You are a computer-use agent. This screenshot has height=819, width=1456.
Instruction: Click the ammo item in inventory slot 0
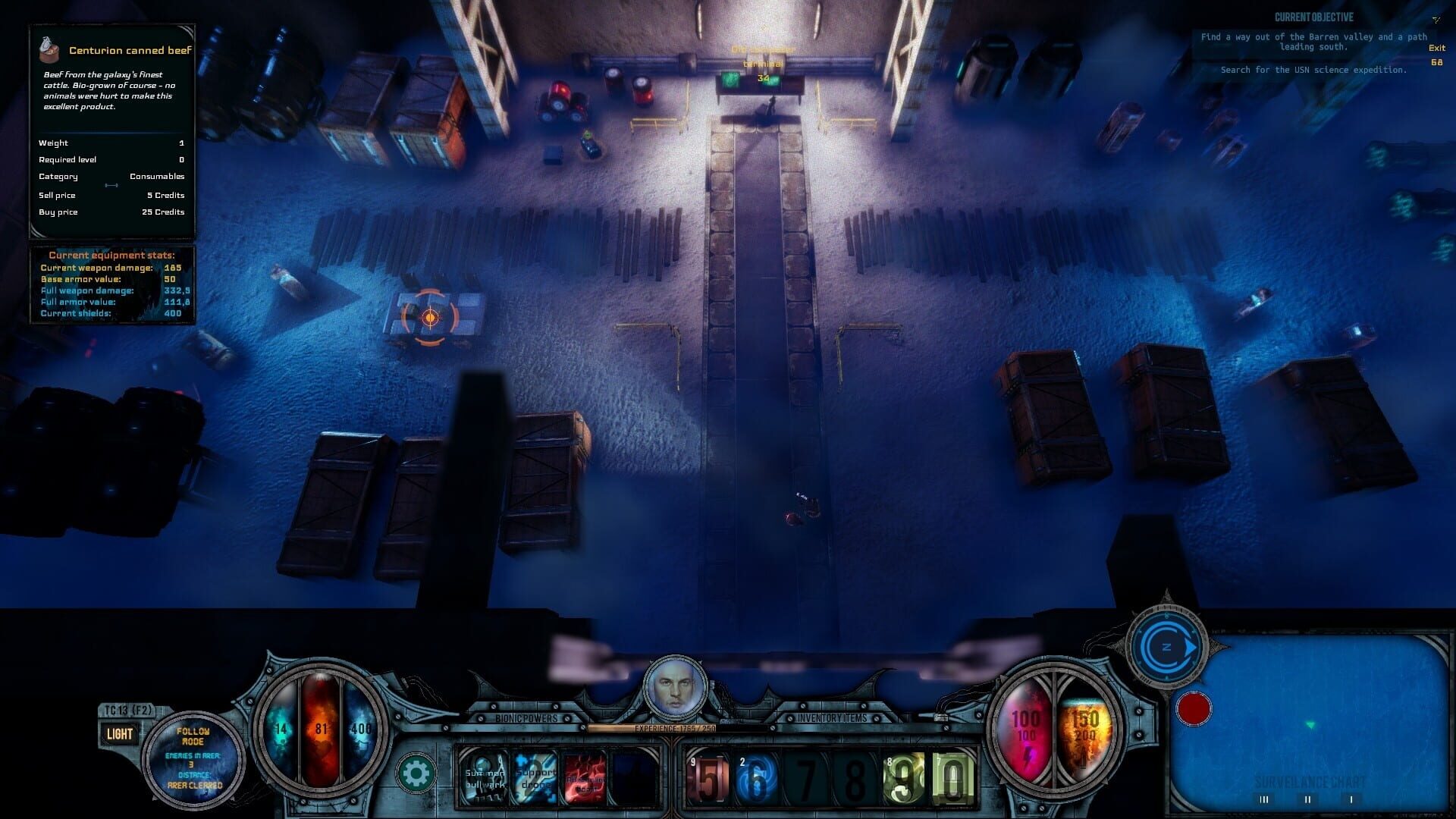[x=950, y=777]
